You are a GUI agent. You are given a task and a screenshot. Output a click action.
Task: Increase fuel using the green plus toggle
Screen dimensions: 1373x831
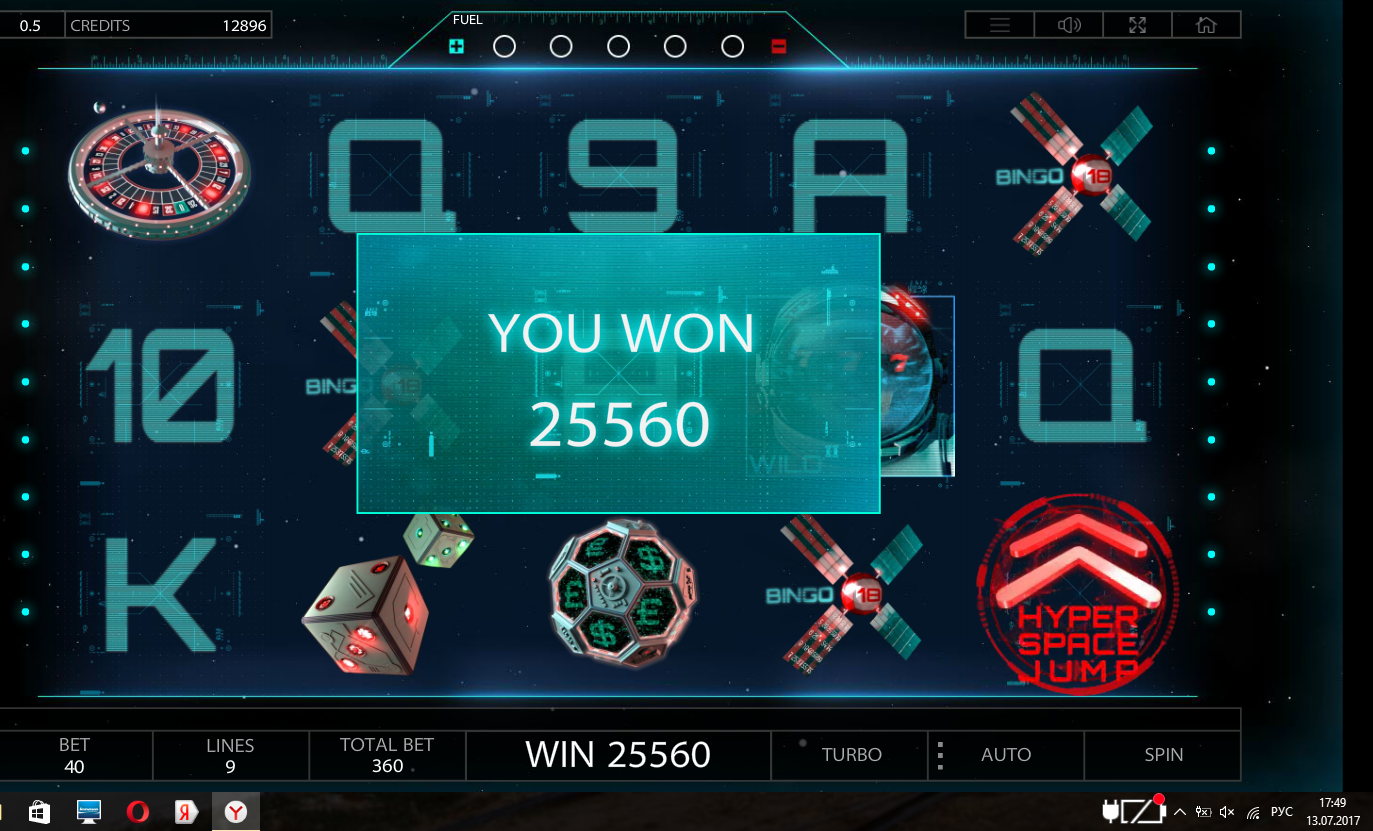[x=455, y=45]
